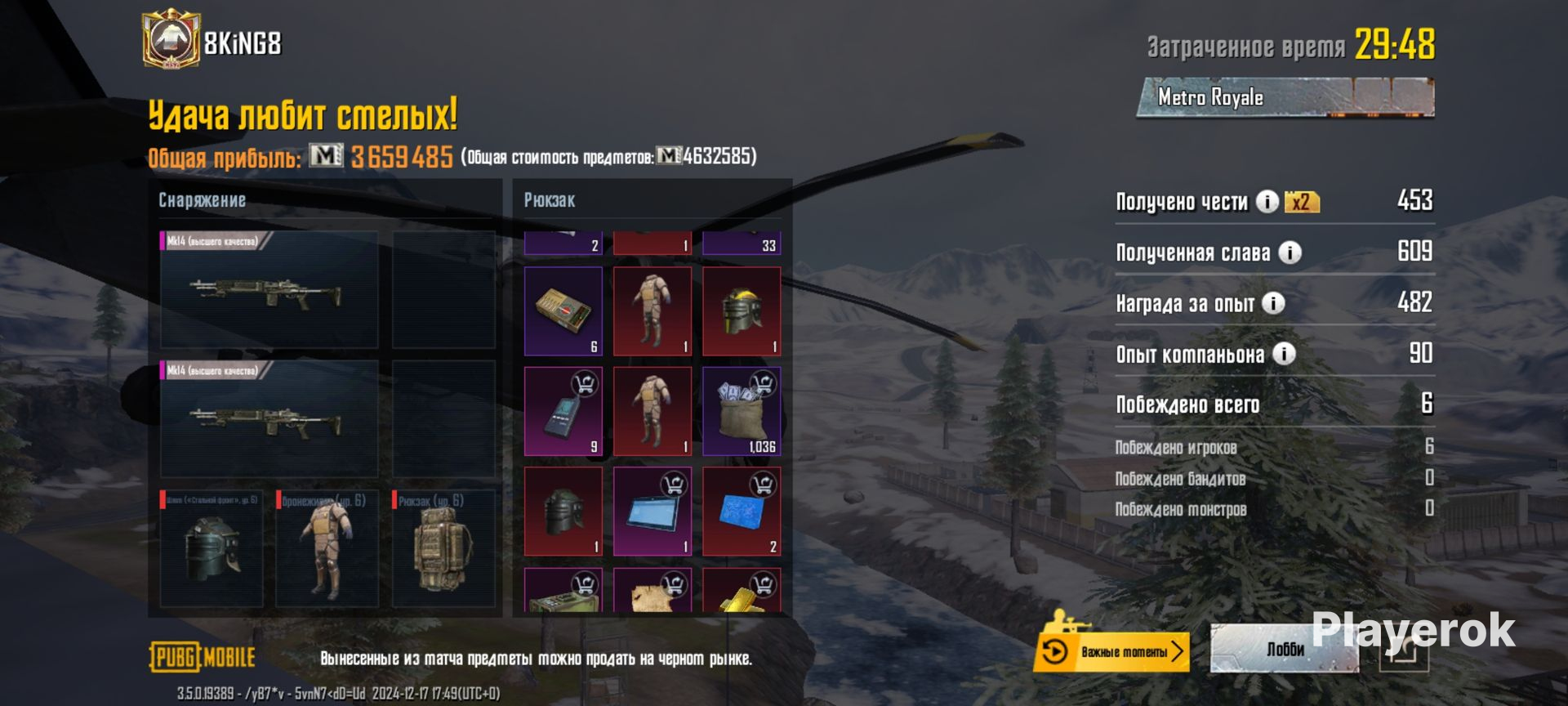
Task: Click the share icon beside Лобби
Action: coord(1403,651)
